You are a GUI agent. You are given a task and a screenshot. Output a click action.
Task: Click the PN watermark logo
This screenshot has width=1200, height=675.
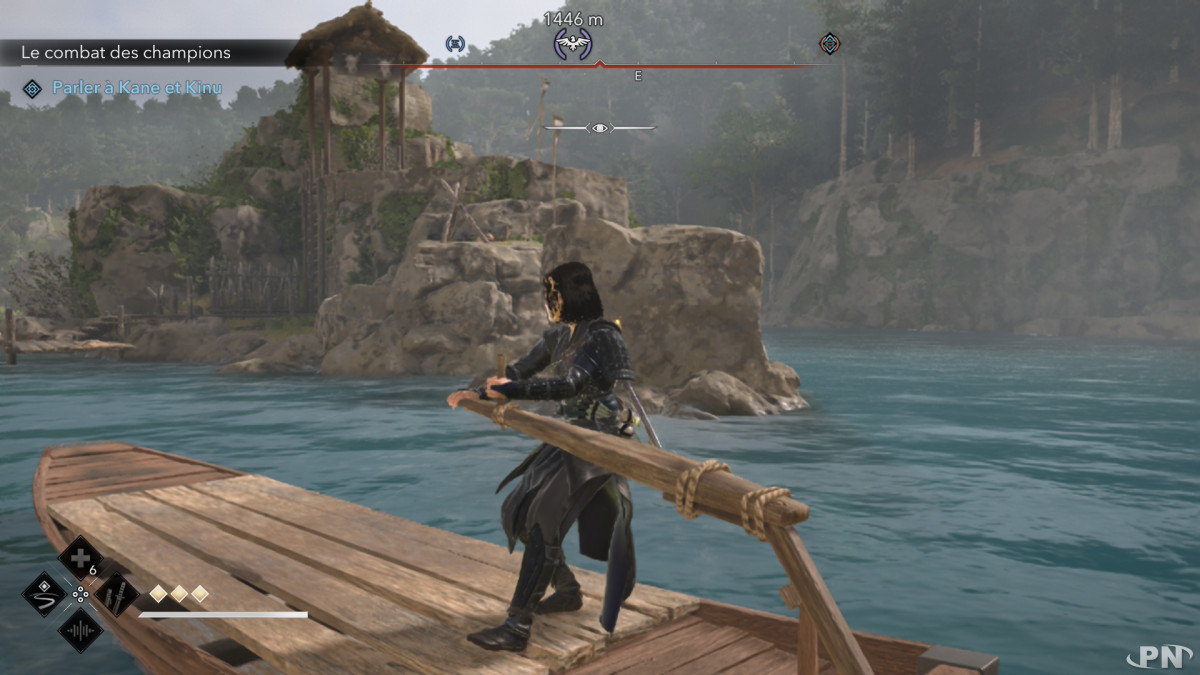click(x=1158, y=655)
